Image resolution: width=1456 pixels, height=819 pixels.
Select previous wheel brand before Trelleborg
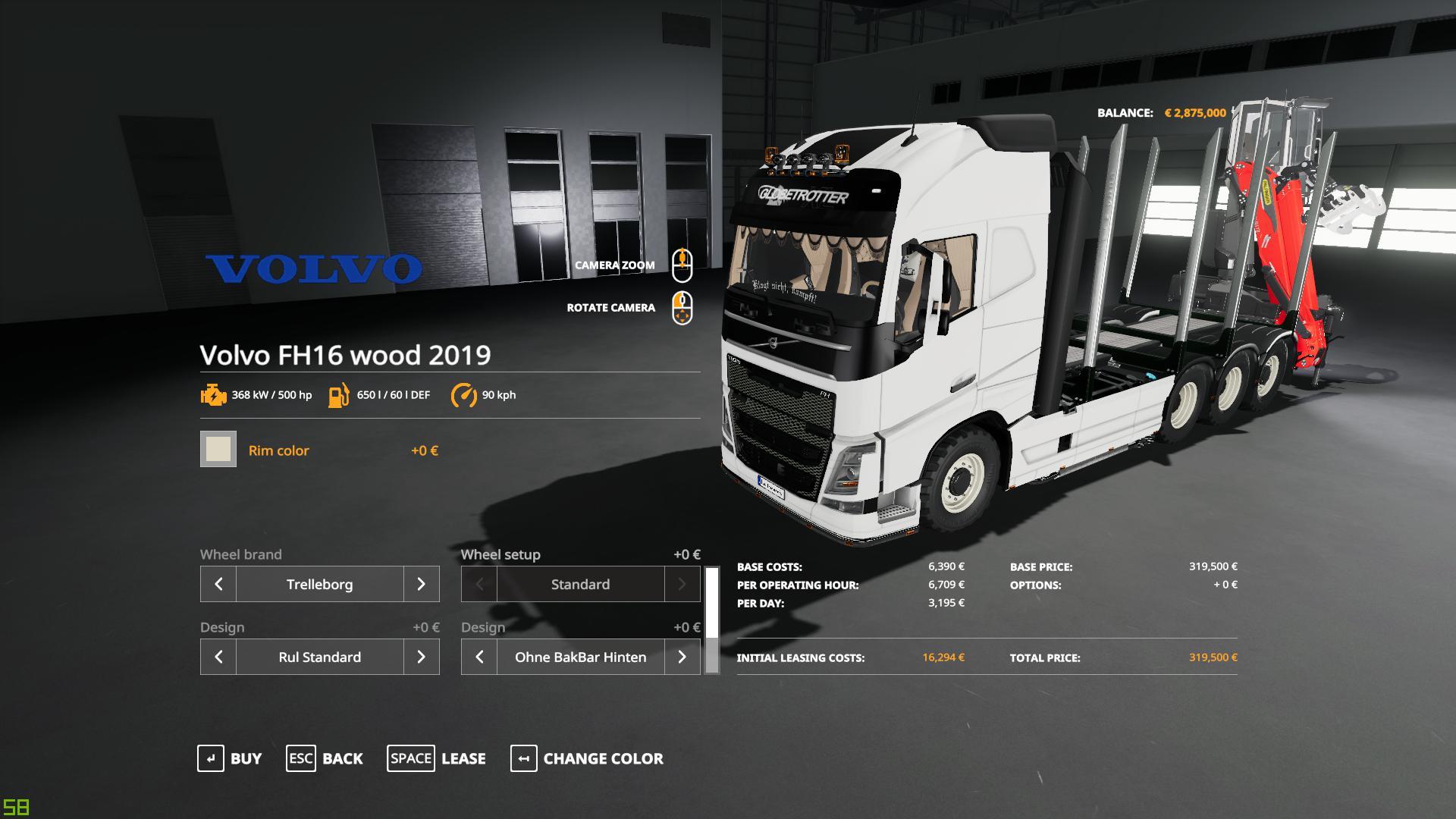(x=218, y=584)
